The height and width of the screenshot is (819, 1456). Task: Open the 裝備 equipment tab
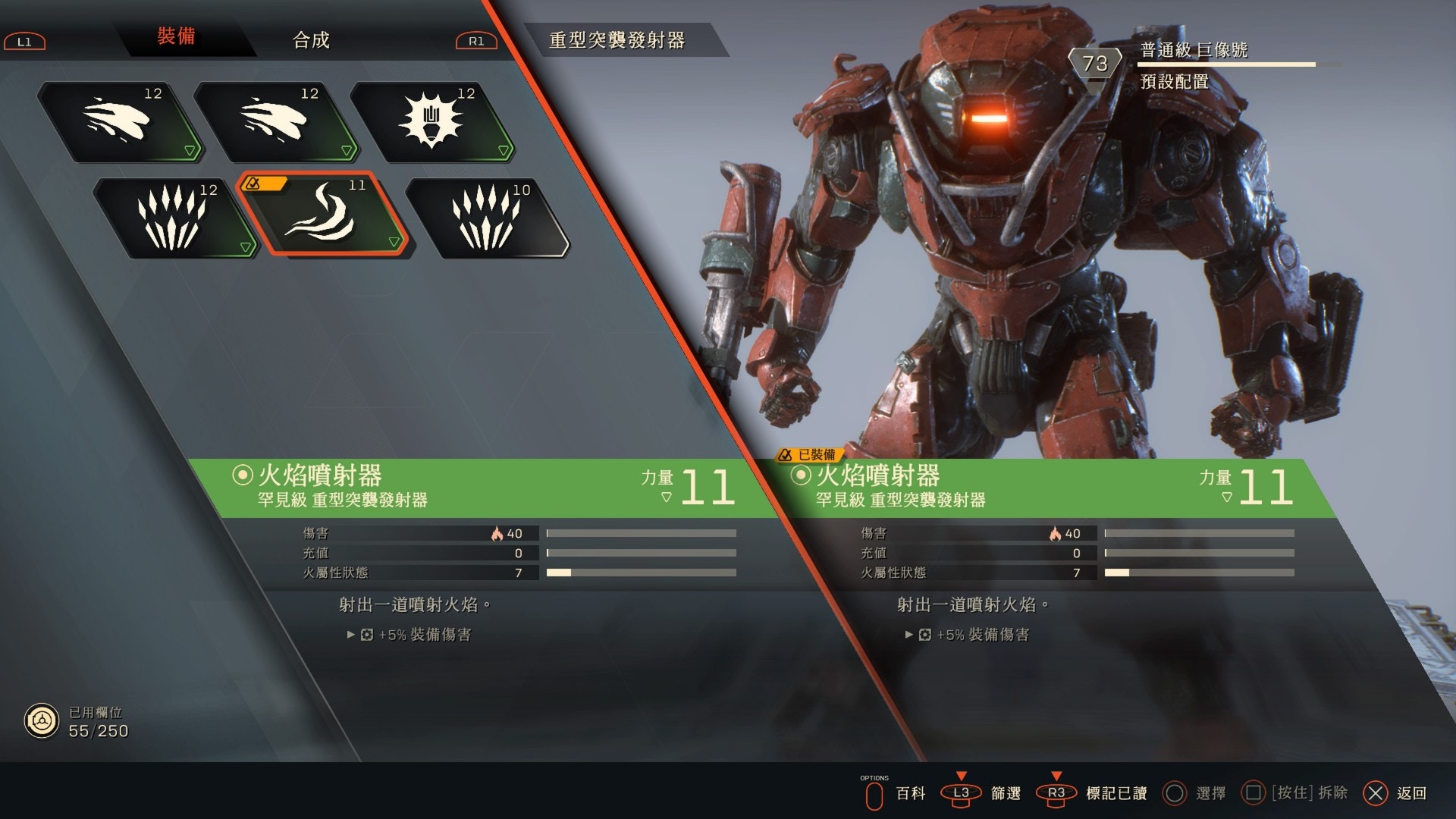click(x=176, y=36)
